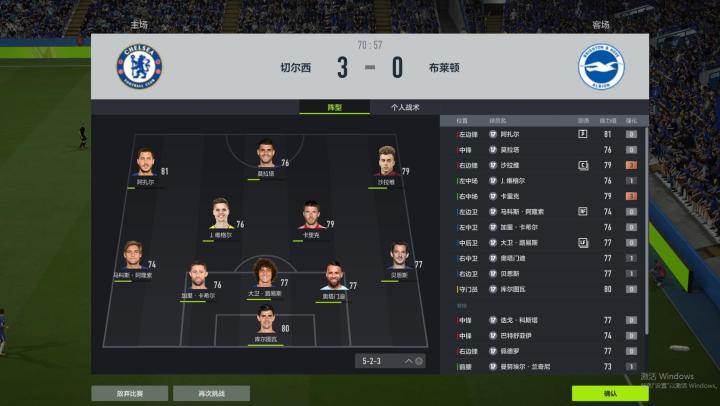This screenshot has width=720, height=406.
Task: Select the 阵型 tab
Action: [335, 107]
